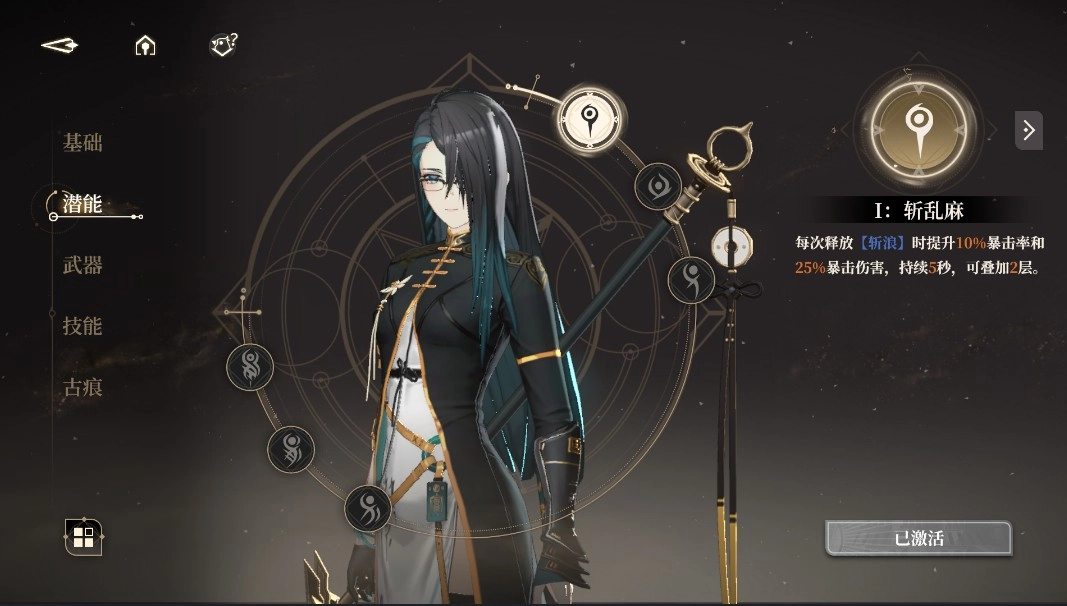The height and width of the screenshot is (606, 1067).
Task: Go back using the arrow icon
Action: (x=60, y=46)
